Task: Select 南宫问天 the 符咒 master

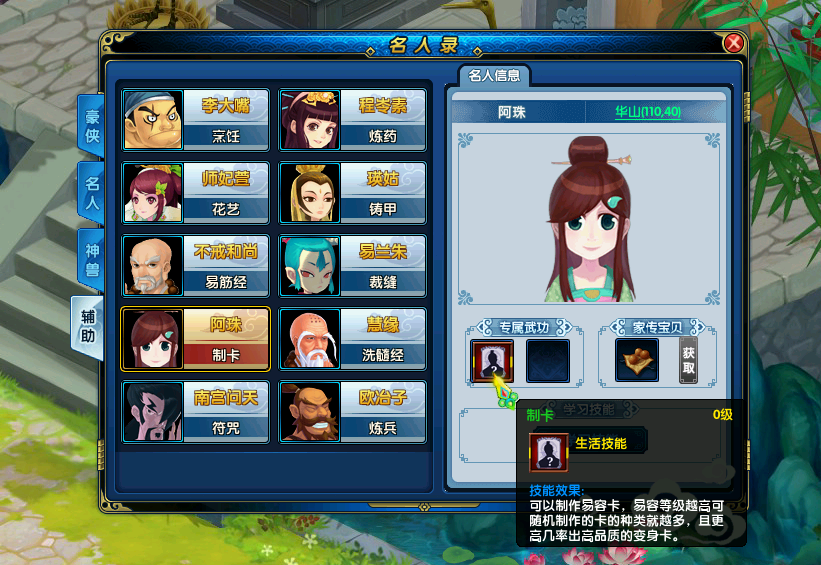Action: (196, 412)
